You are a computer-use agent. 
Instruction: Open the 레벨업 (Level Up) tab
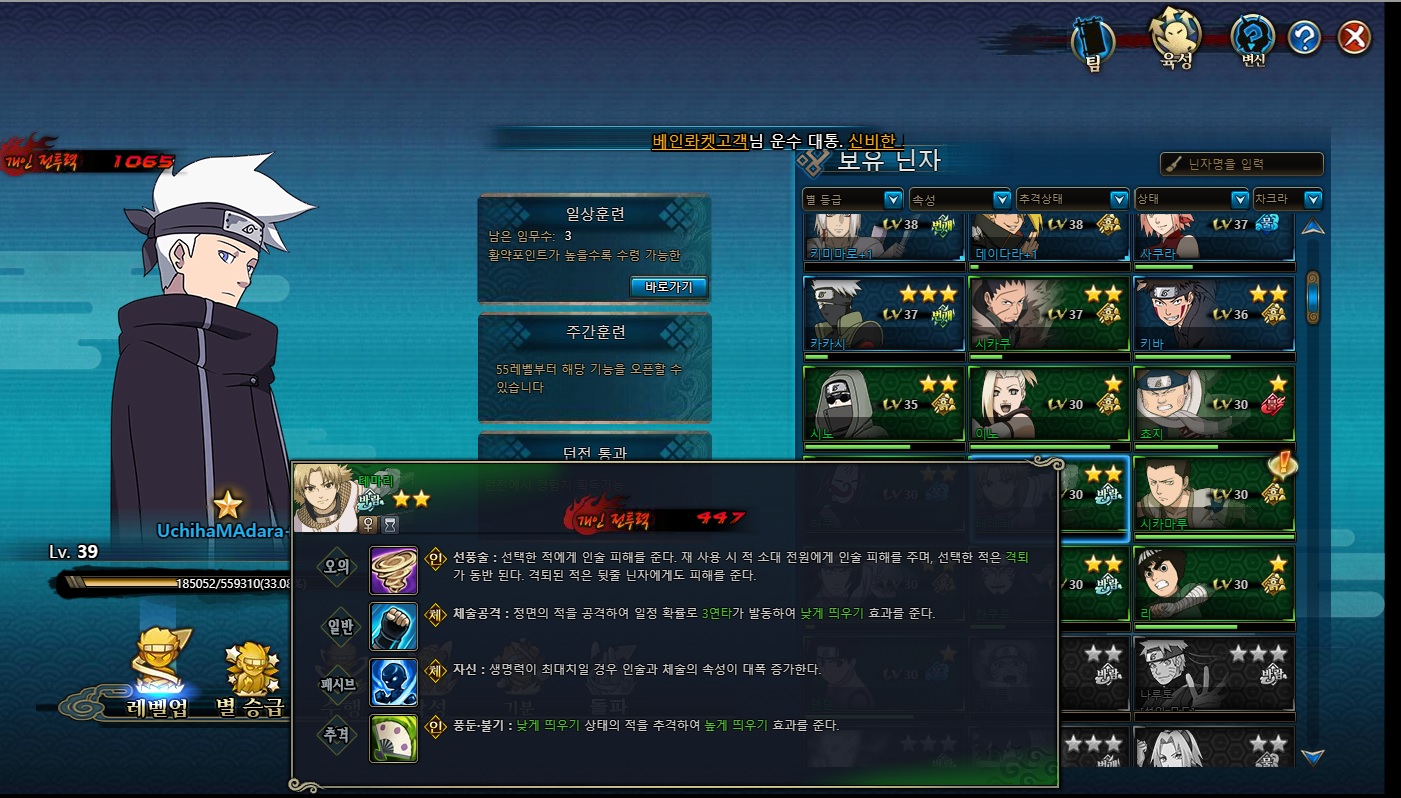[164, 675]
